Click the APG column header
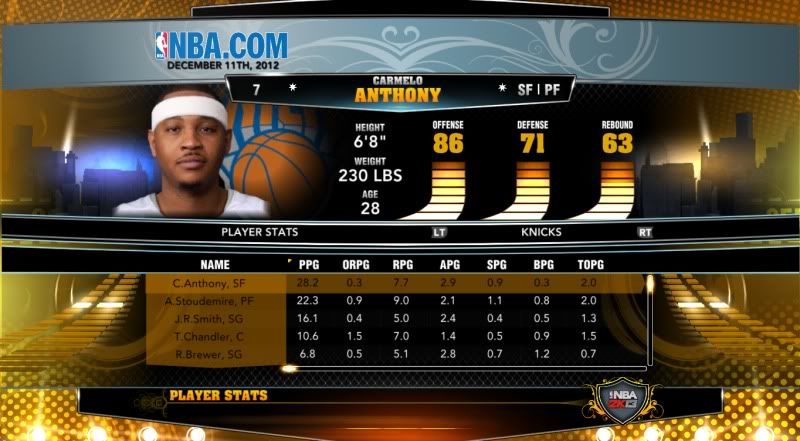800x441 pixels. pos(450,265)
